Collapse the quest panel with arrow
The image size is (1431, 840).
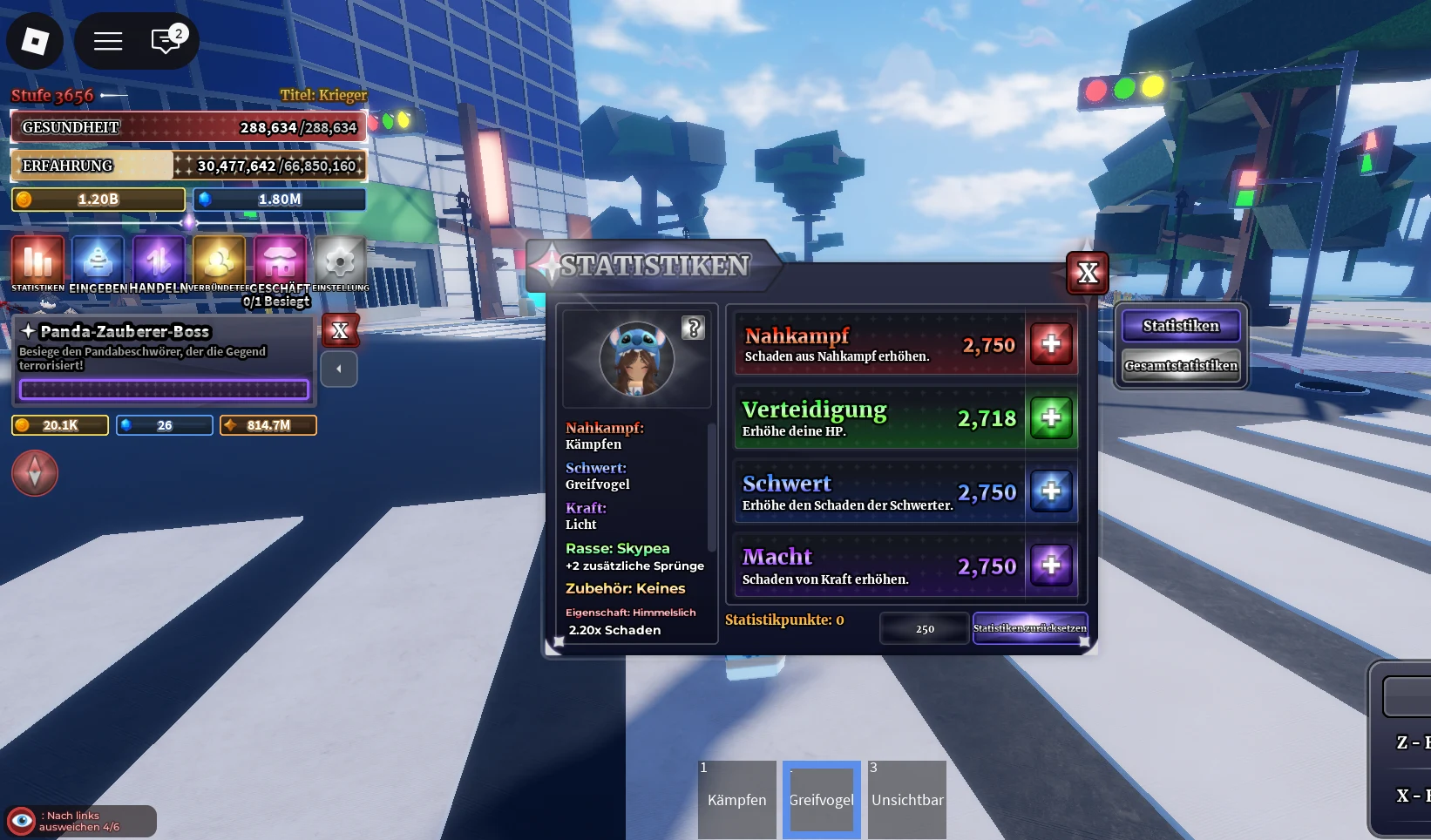point(339,369)
